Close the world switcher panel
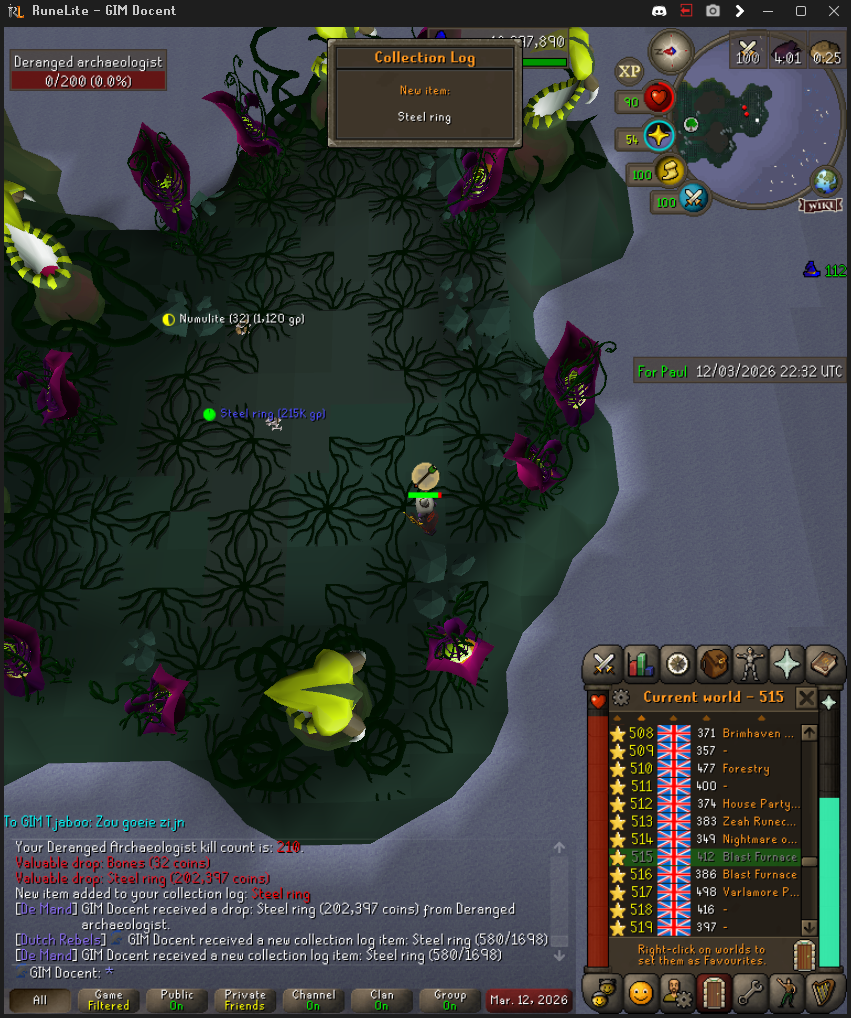851x1018 pixels. point(806,697)
